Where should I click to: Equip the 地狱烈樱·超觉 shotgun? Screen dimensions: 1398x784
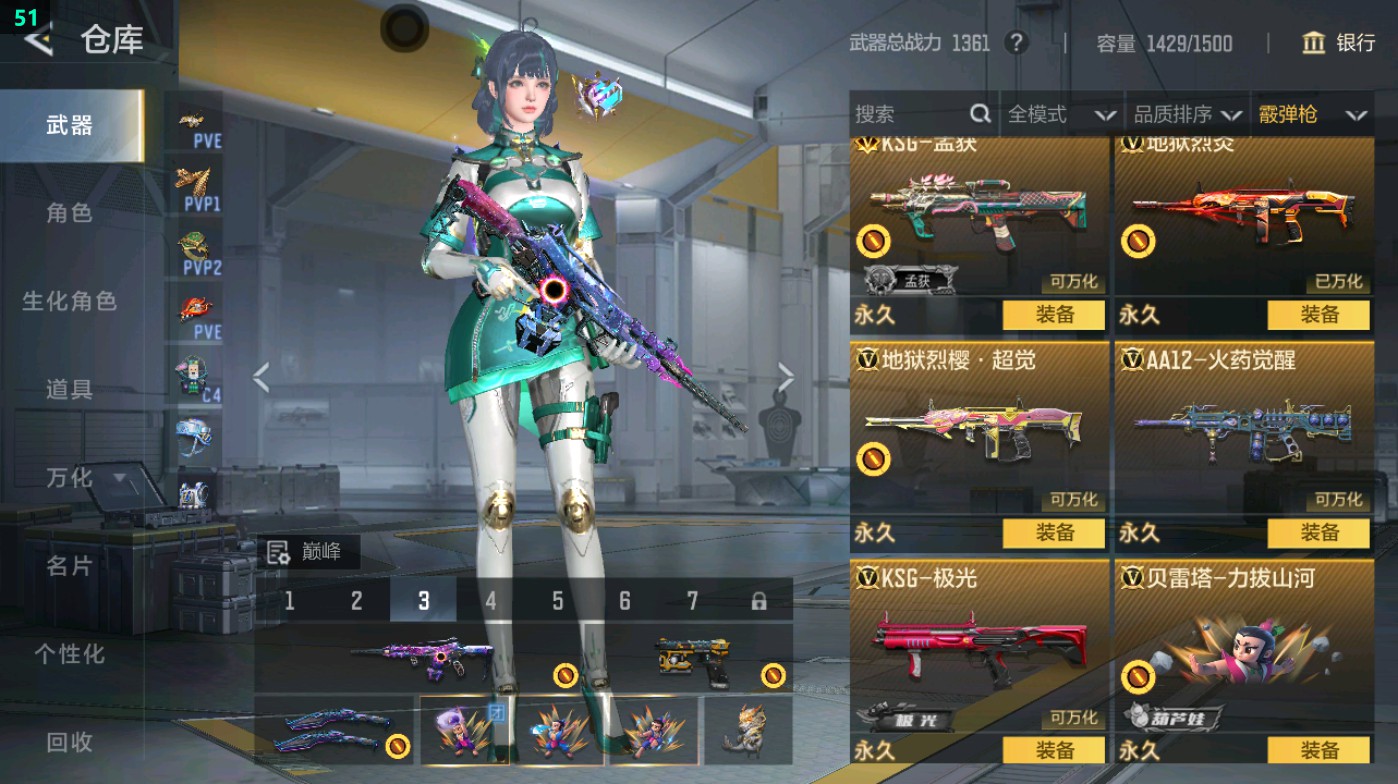[x=1054, y=532]
